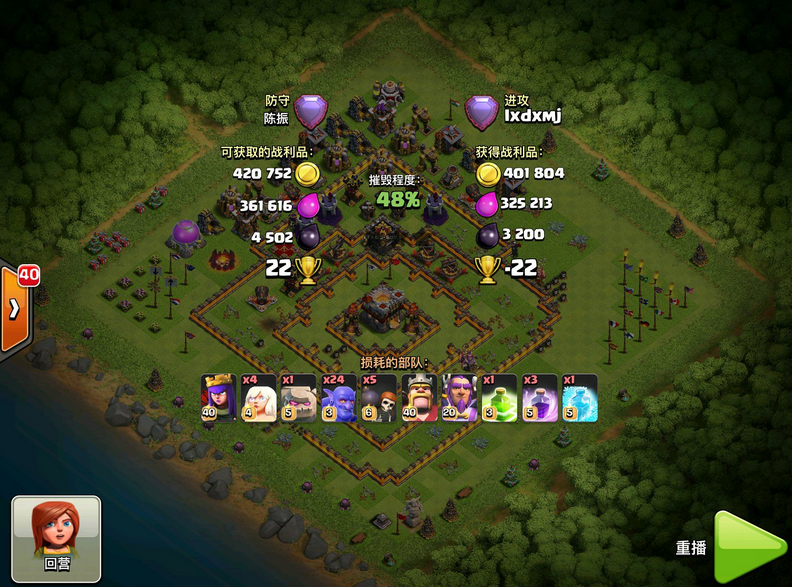Select the Freeze spell icon

tap(579, 397)
